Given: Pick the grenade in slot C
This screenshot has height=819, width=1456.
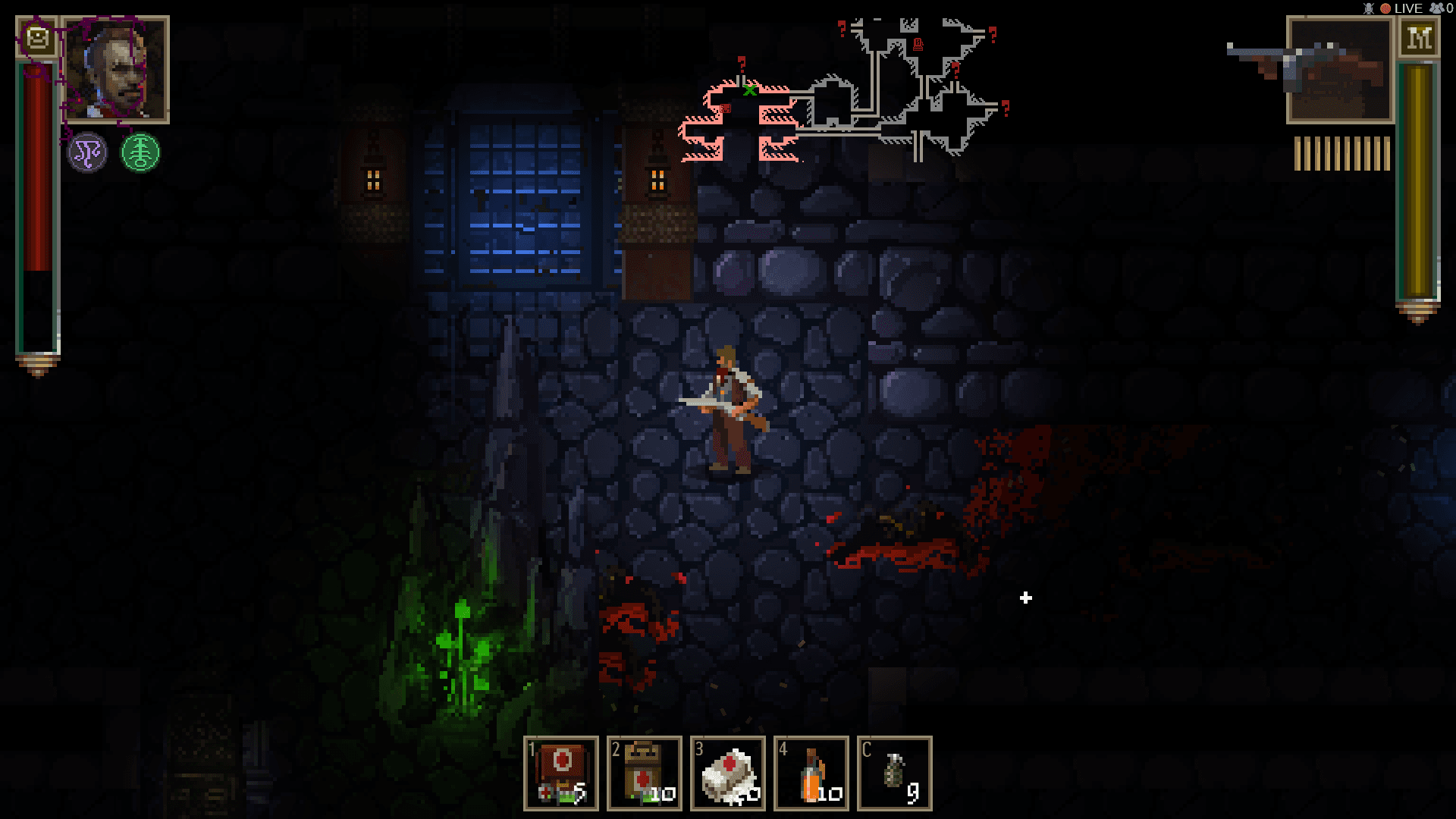Looking at the screenshot, I should click(x=895, y=773).
